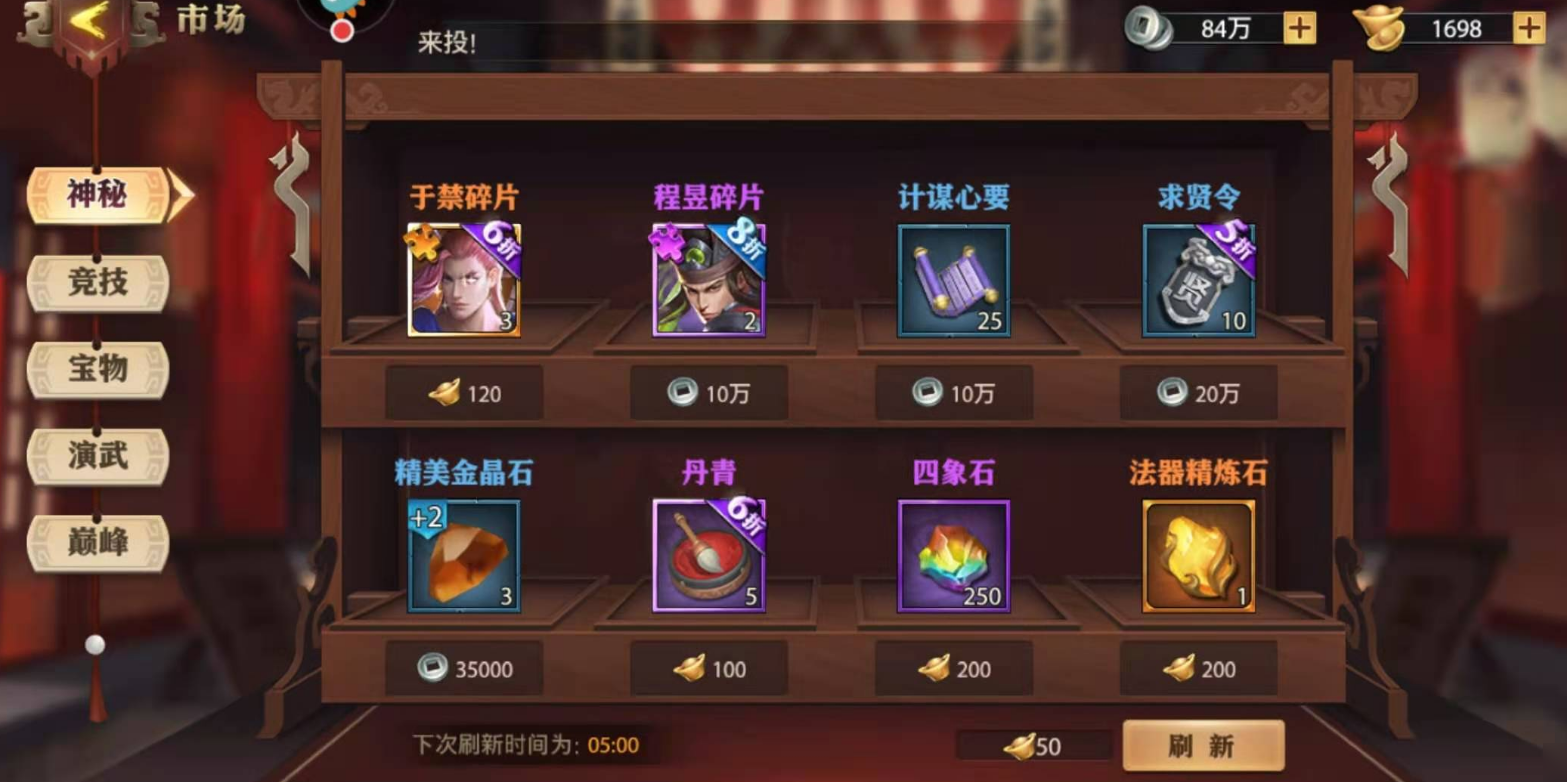The image size is (1567, 782).
Task: Buy 于禁碎片 for 120 gold
Action: 464,394
